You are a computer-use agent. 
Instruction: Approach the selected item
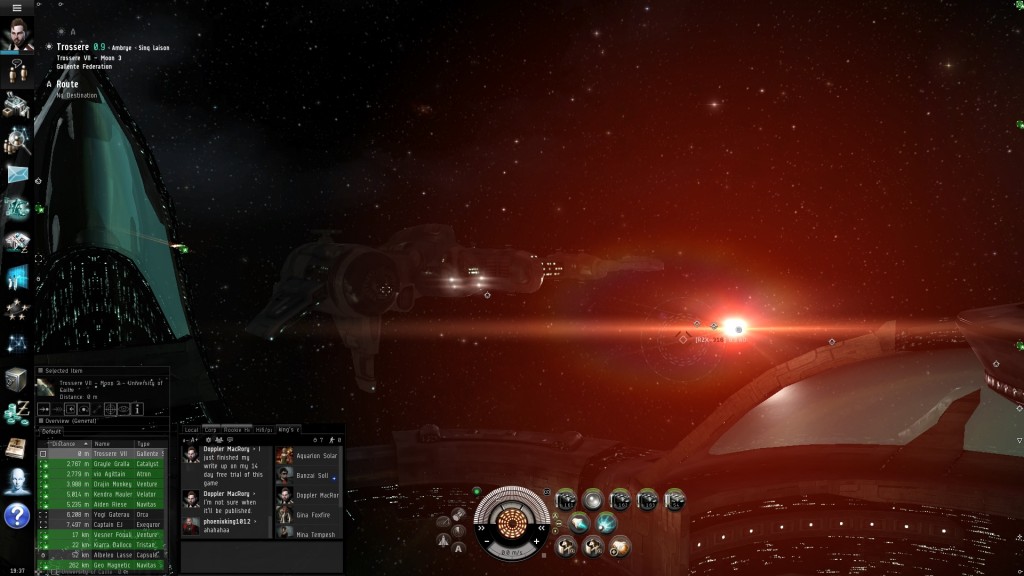[44, 409]
